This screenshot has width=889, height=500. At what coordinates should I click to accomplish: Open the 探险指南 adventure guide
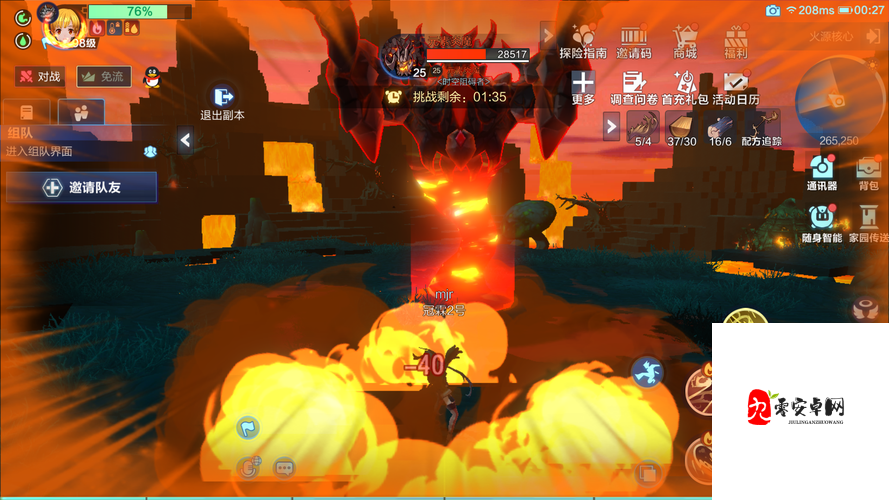583,41
